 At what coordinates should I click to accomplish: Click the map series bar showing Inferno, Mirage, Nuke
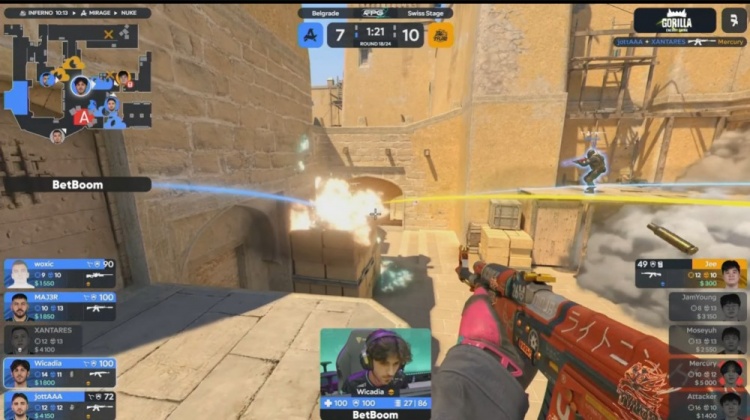(77, 13)
